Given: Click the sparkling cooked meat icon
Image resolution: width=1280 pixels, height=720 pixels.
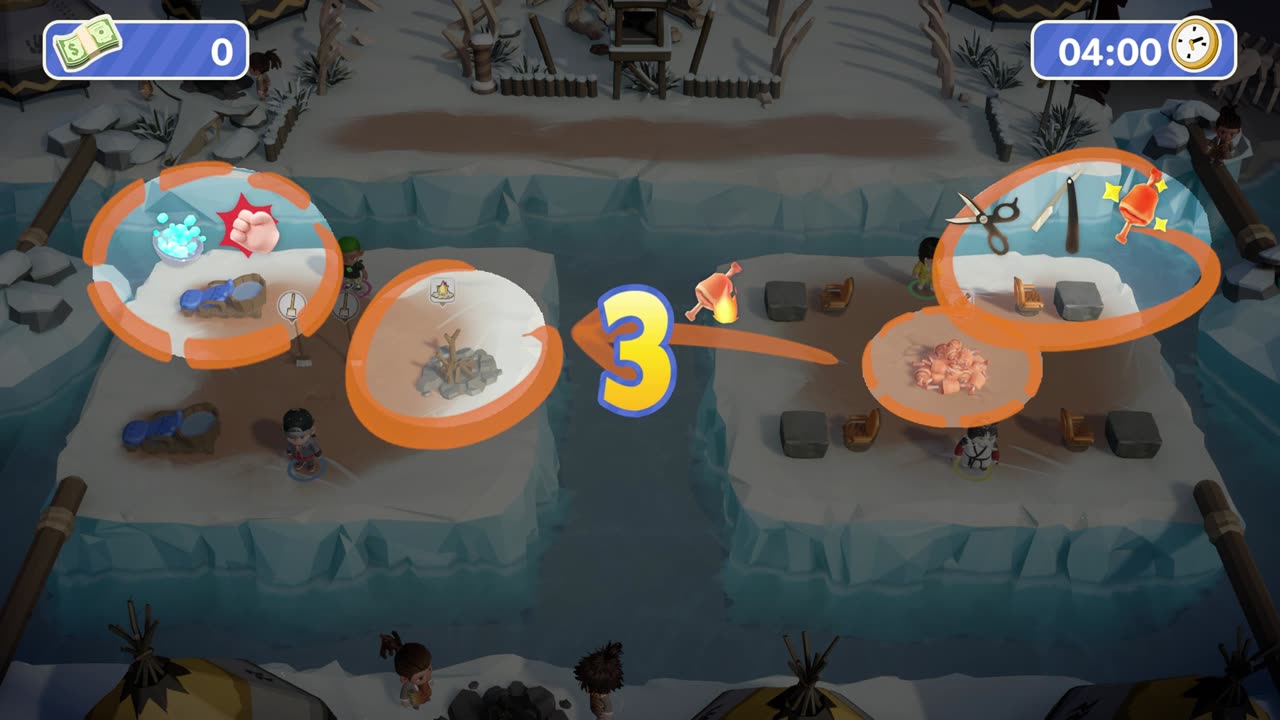Looking at the screenshot, I should point(1138,206).
